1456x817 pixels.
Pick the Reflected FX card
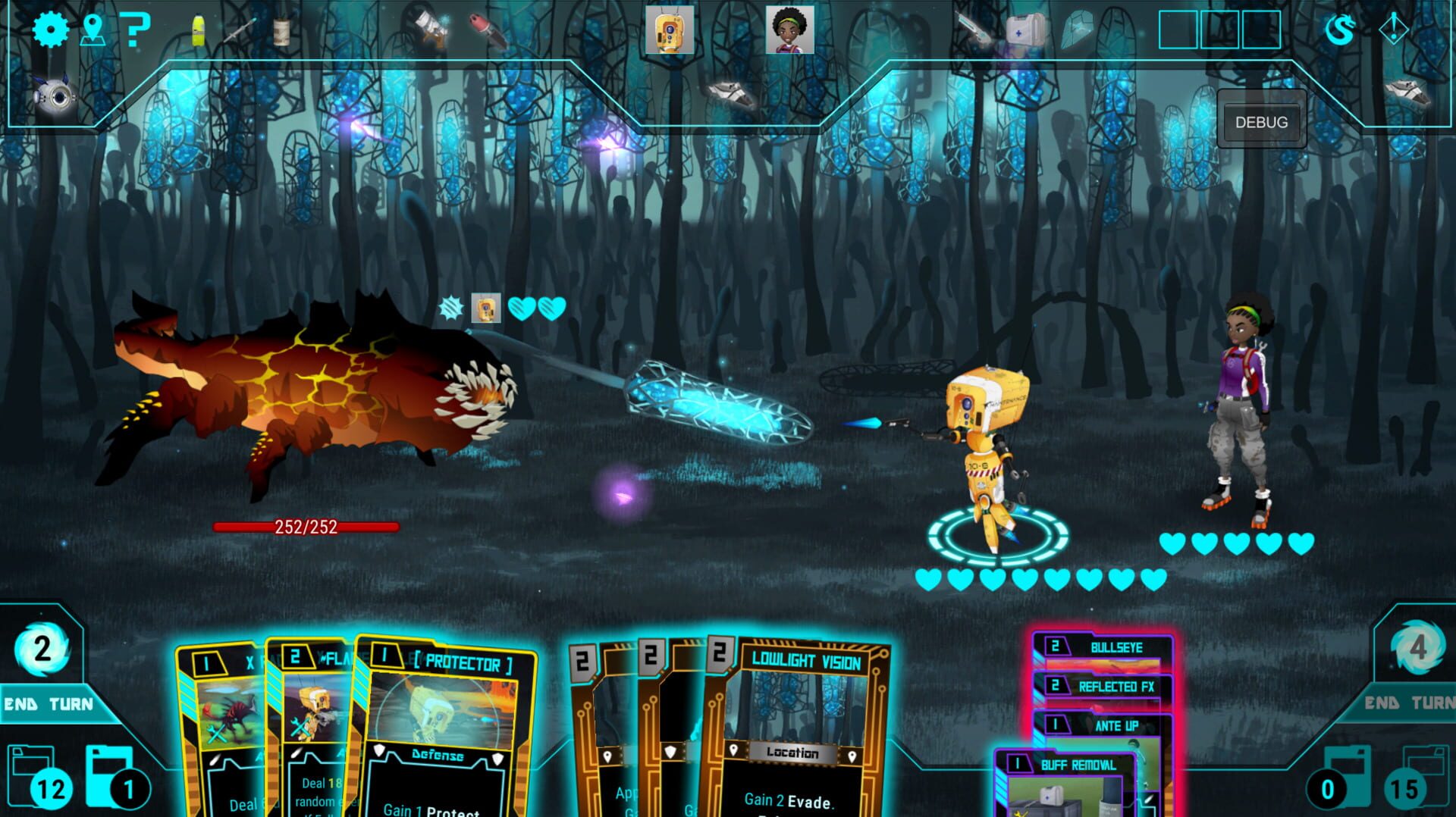(x=1115, y=687)
